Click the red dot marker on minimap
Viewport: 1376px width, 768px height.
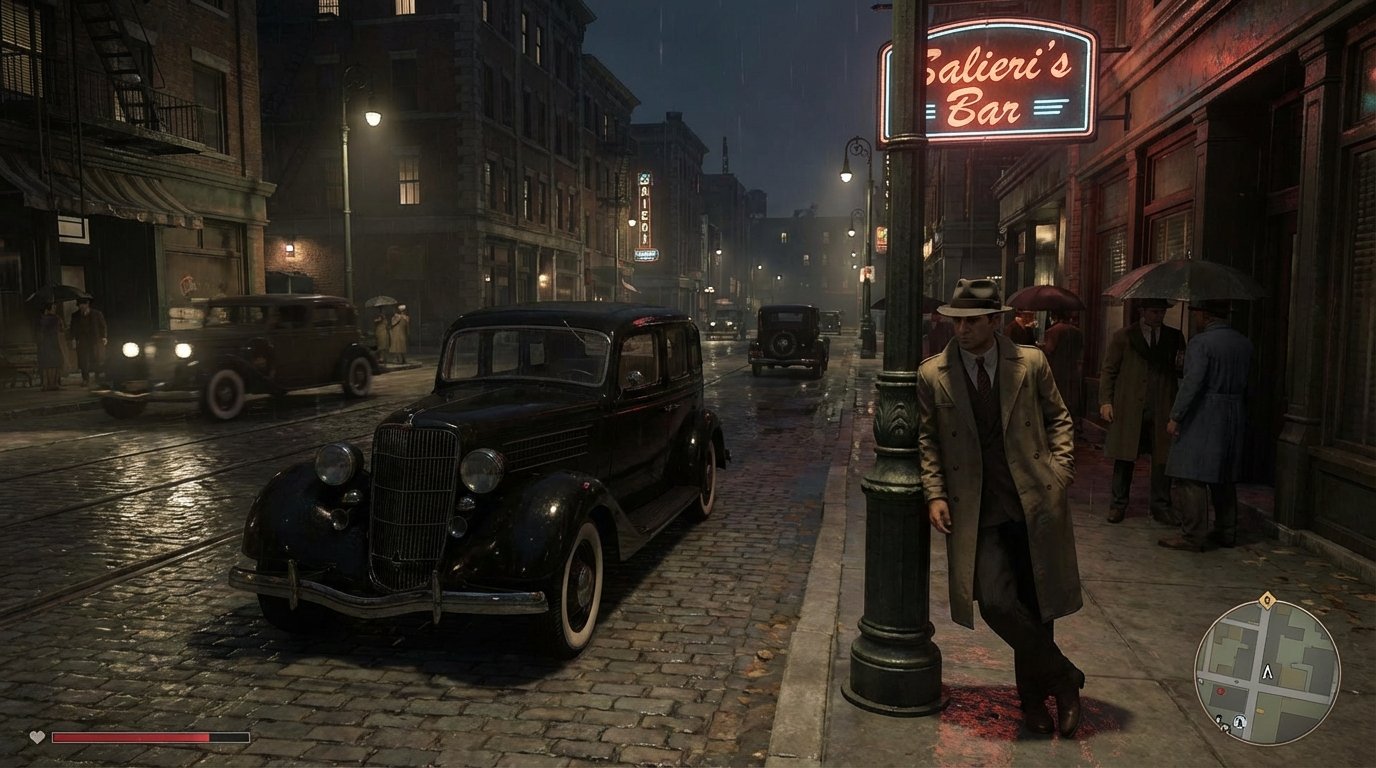coord(1221,691)
